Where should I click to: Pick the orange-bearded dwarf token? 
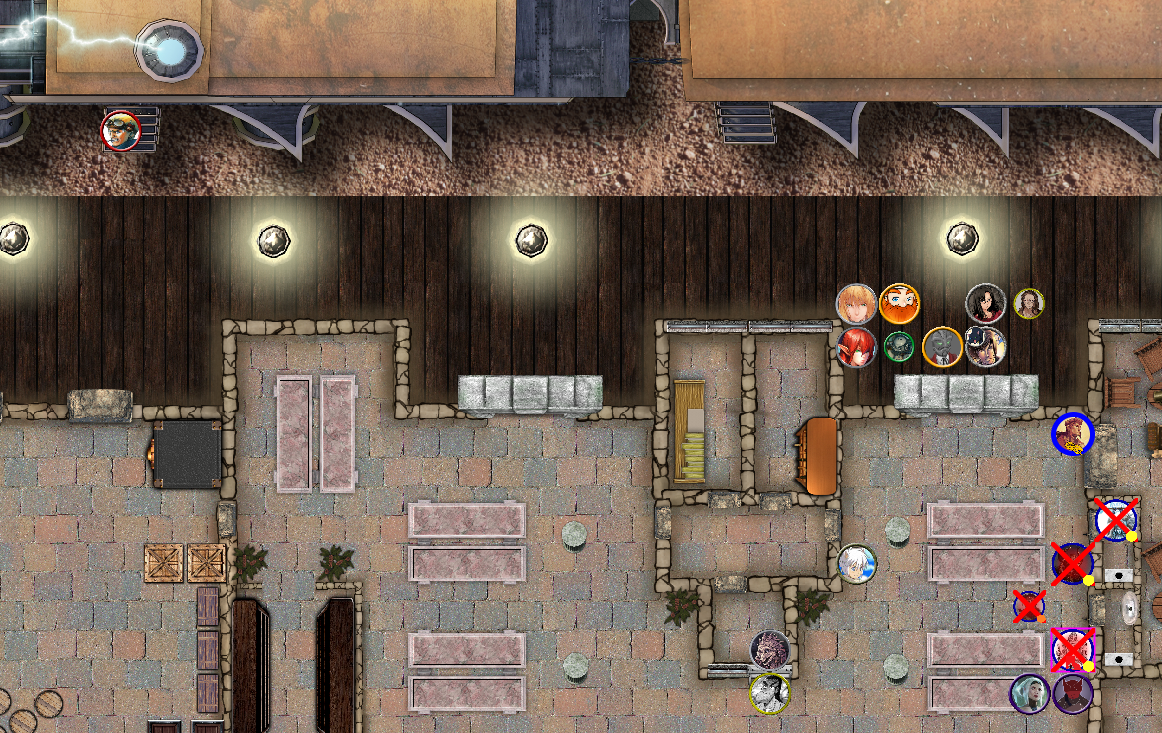pos(899,303)
